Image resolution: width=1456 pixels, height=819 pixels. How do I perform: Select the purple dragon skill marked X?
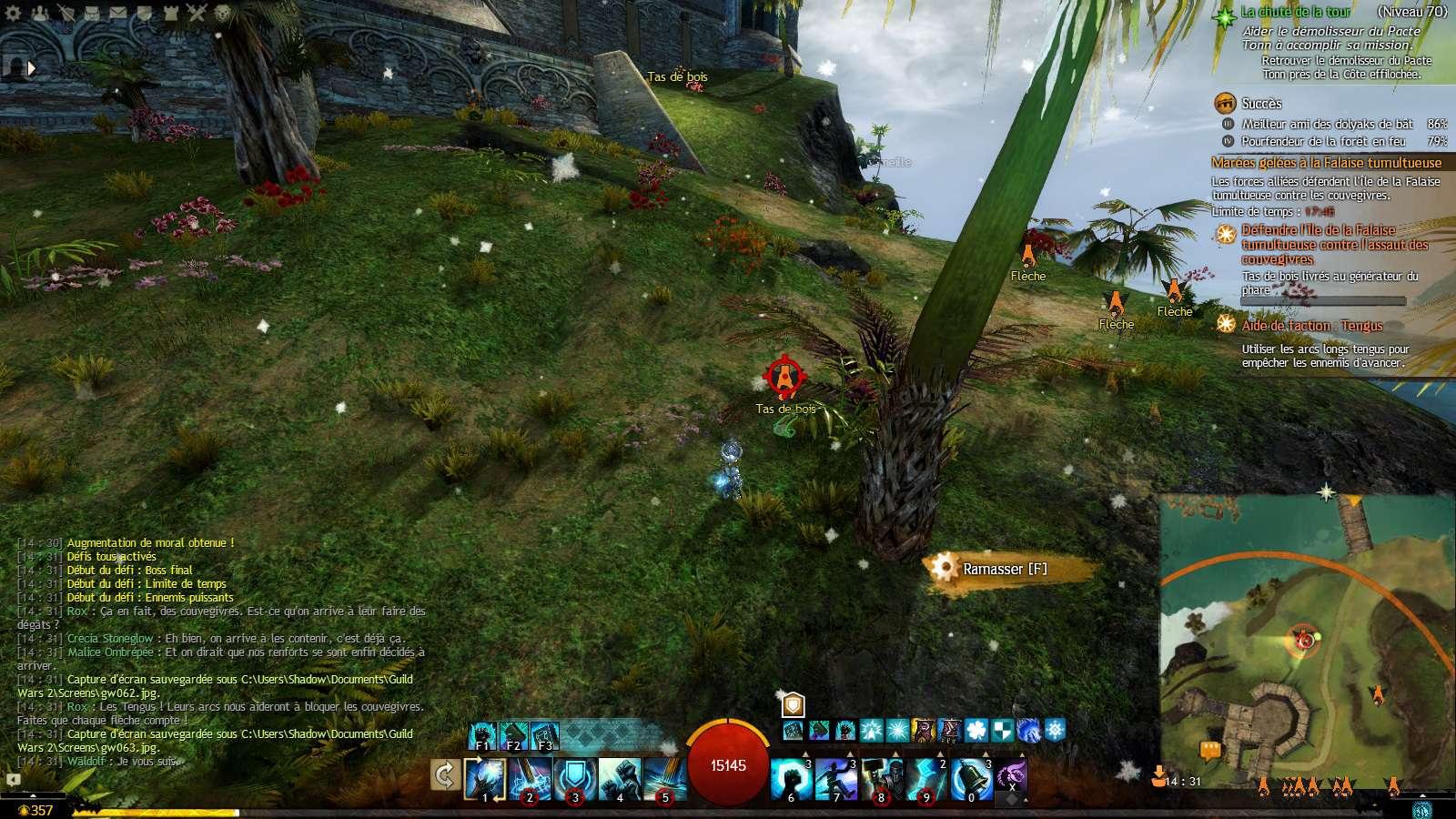click(x=1012, y=779)
